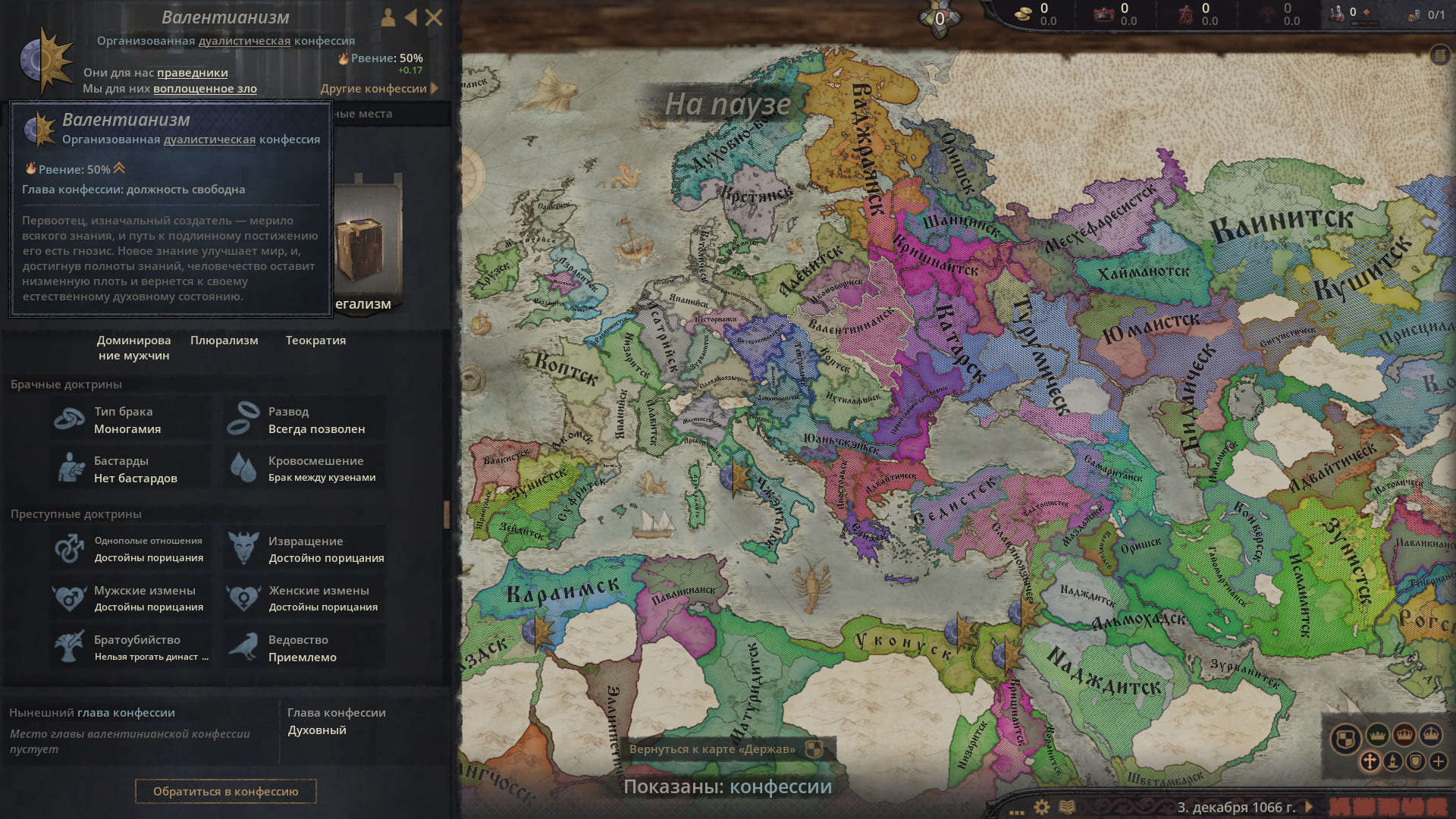Go back with the left arrow button

410,17
